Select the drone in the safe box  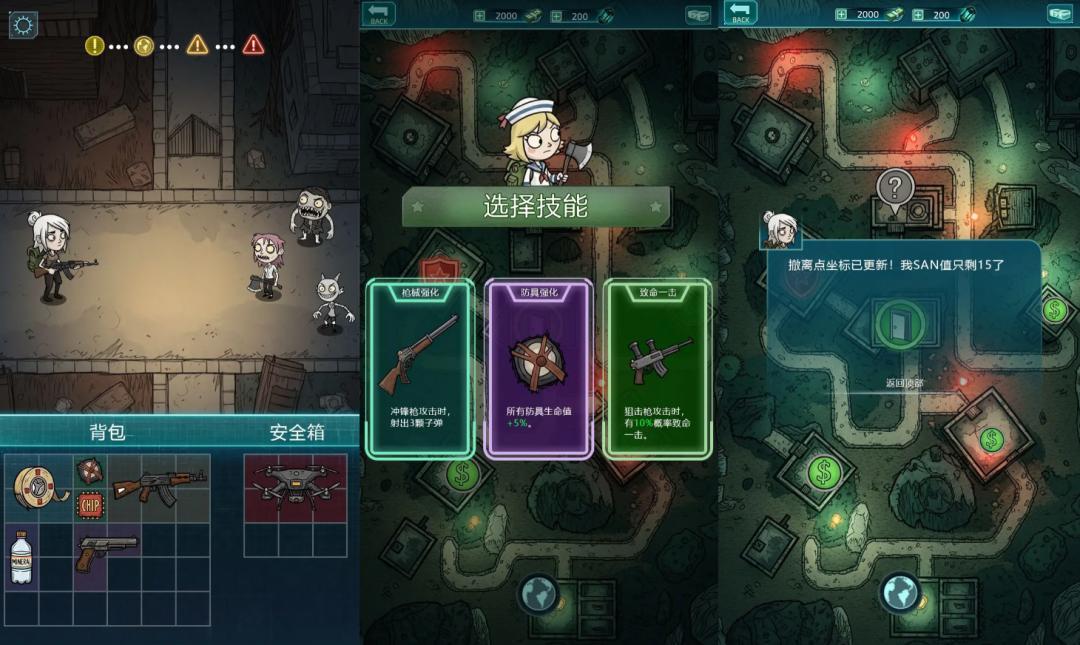point(295,488)
